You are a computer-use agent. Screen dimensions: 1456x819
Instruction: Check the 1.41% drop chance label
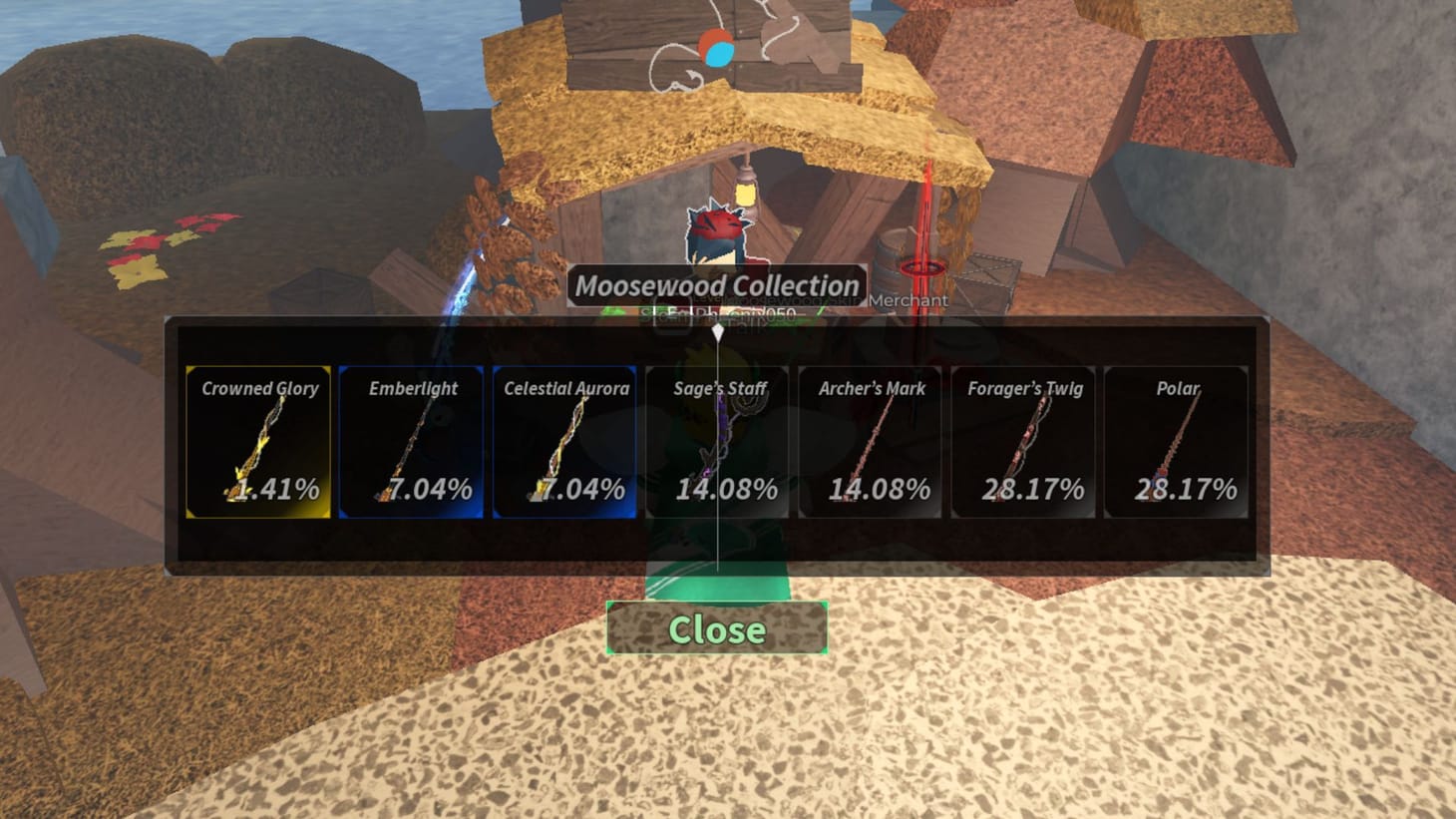[x=279, y=490]
